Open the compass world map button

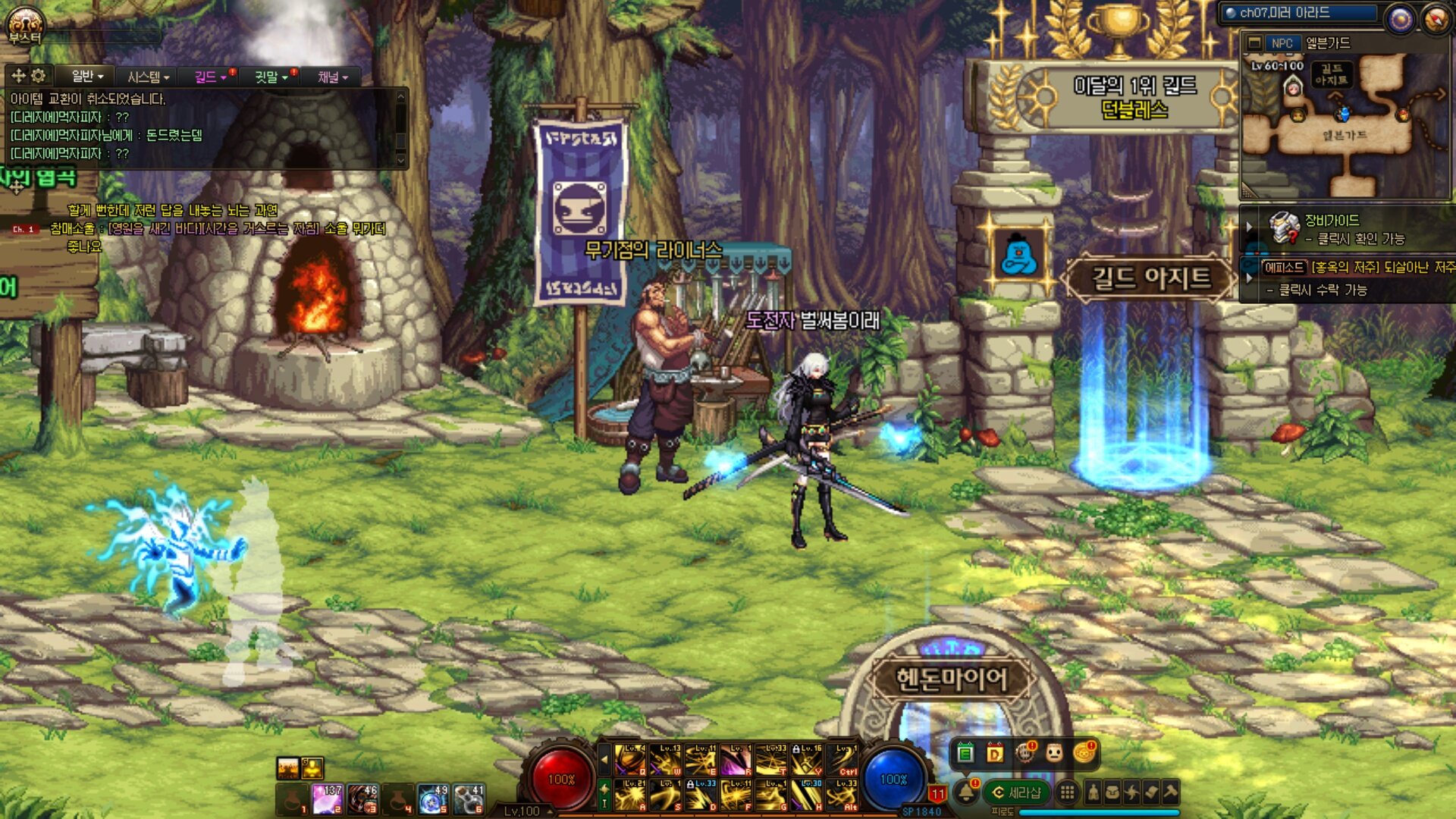pos(1435,19)
